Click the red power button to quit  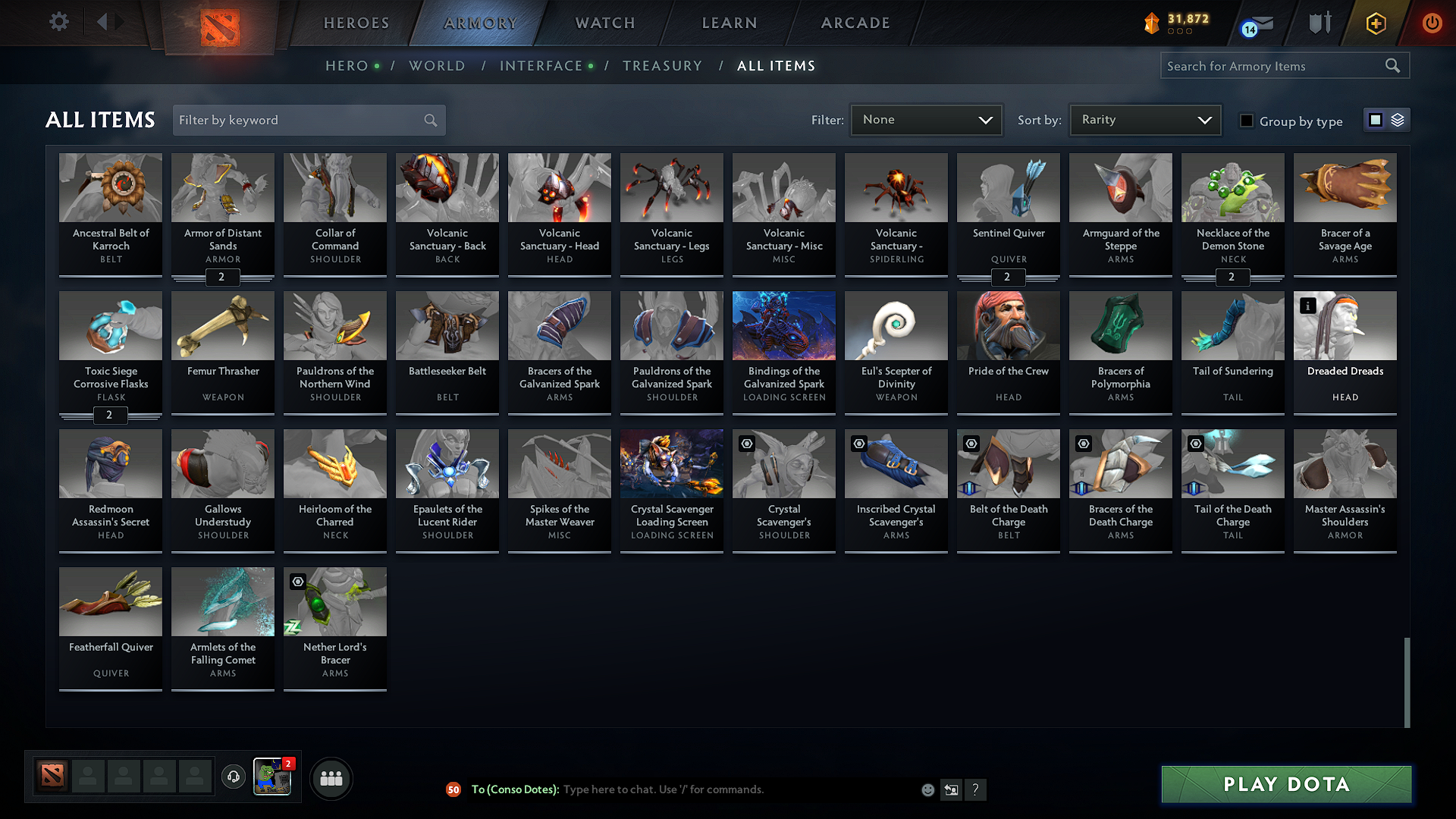click(x=1432, y=23)
